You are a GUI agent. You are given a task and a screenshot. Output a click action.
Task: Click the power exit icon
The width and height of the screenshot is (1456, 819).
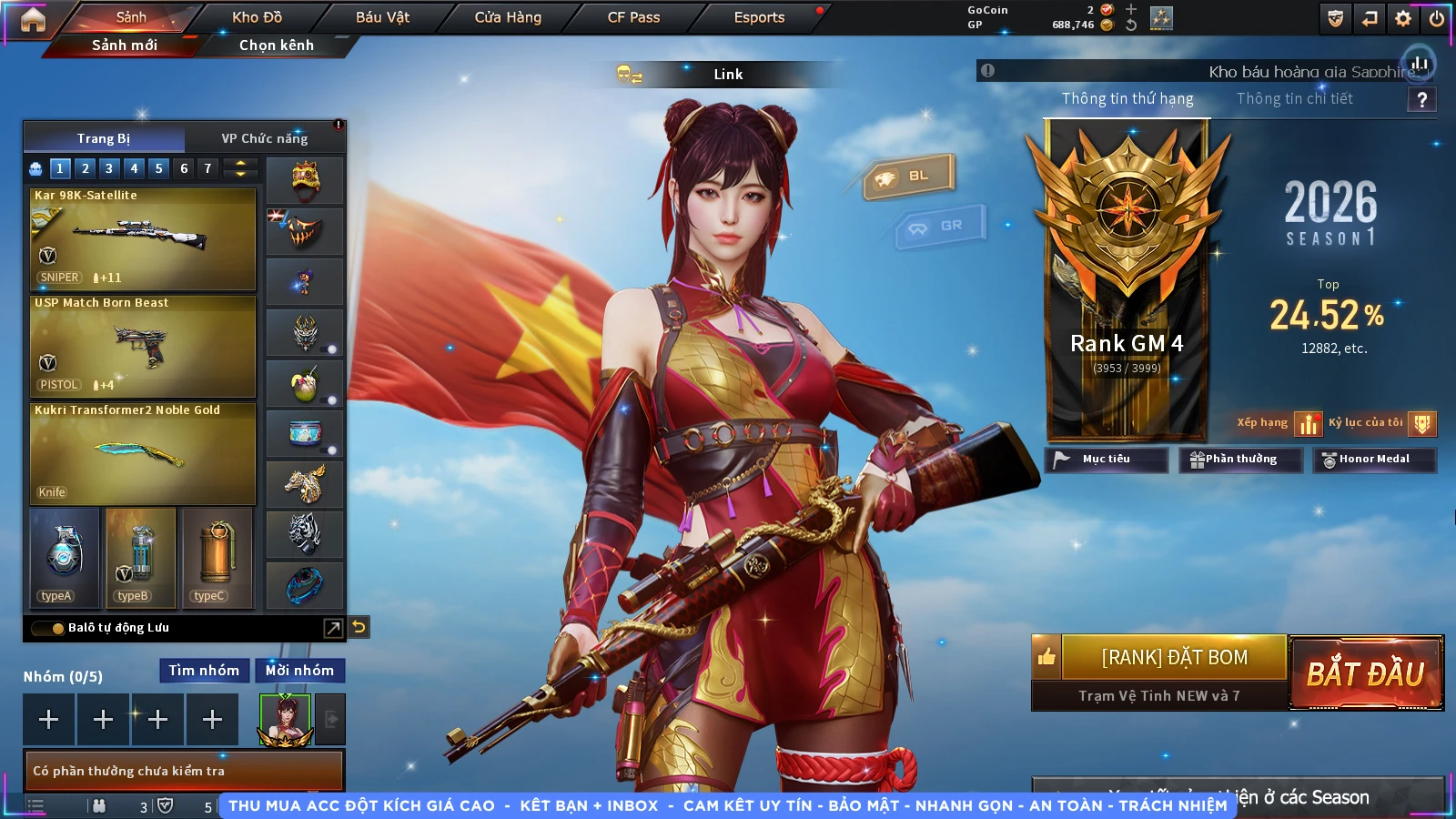click(x=1437, y=18)
